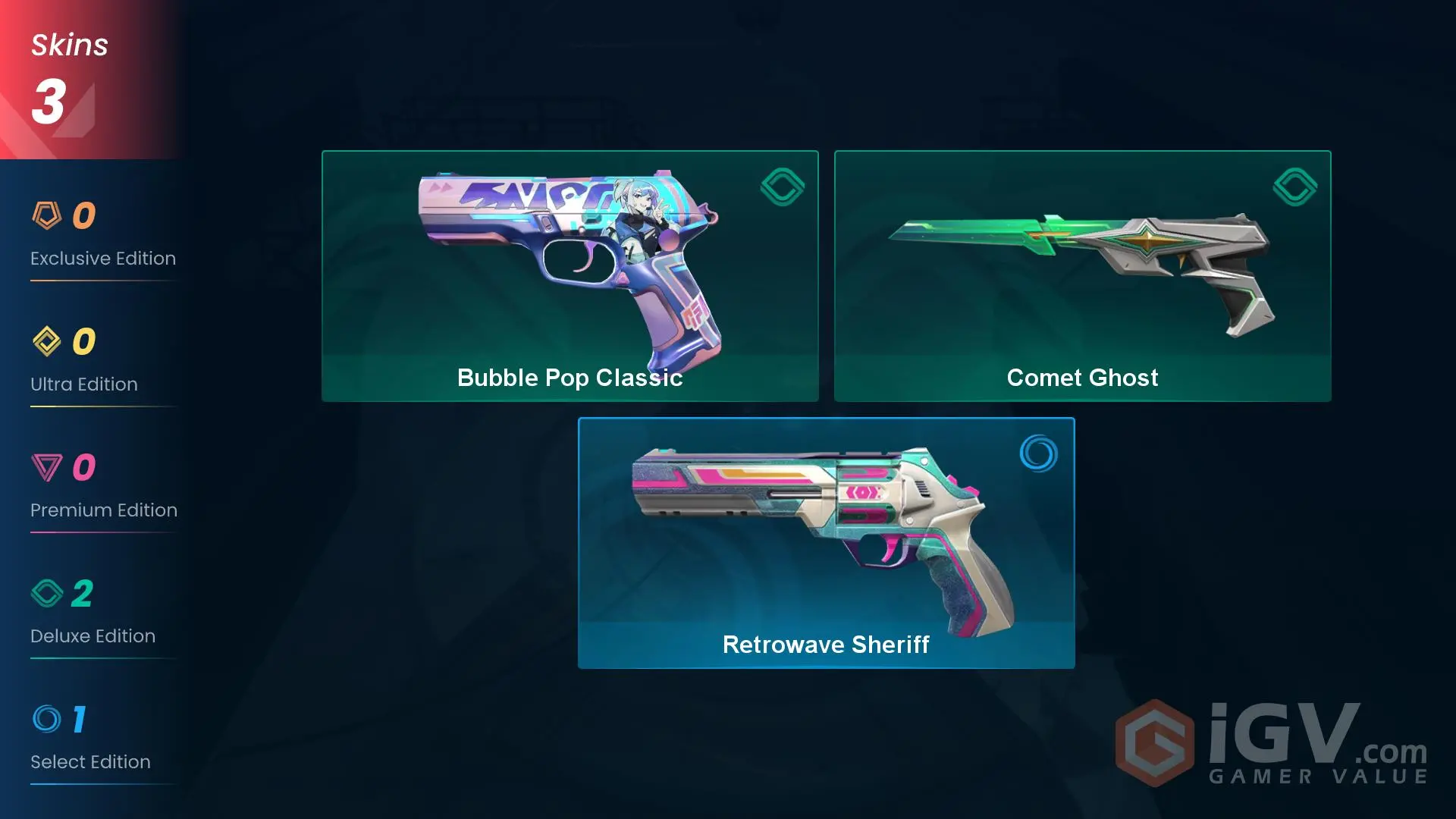Open the Retrowave Sheriff skin card

pos(826,543)
